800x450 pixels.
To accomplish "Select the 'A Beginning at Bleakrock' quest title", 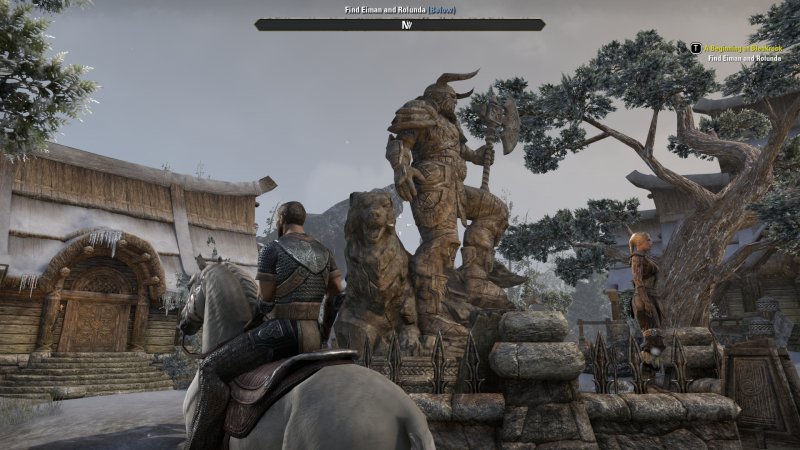I will tap(746, 47).
